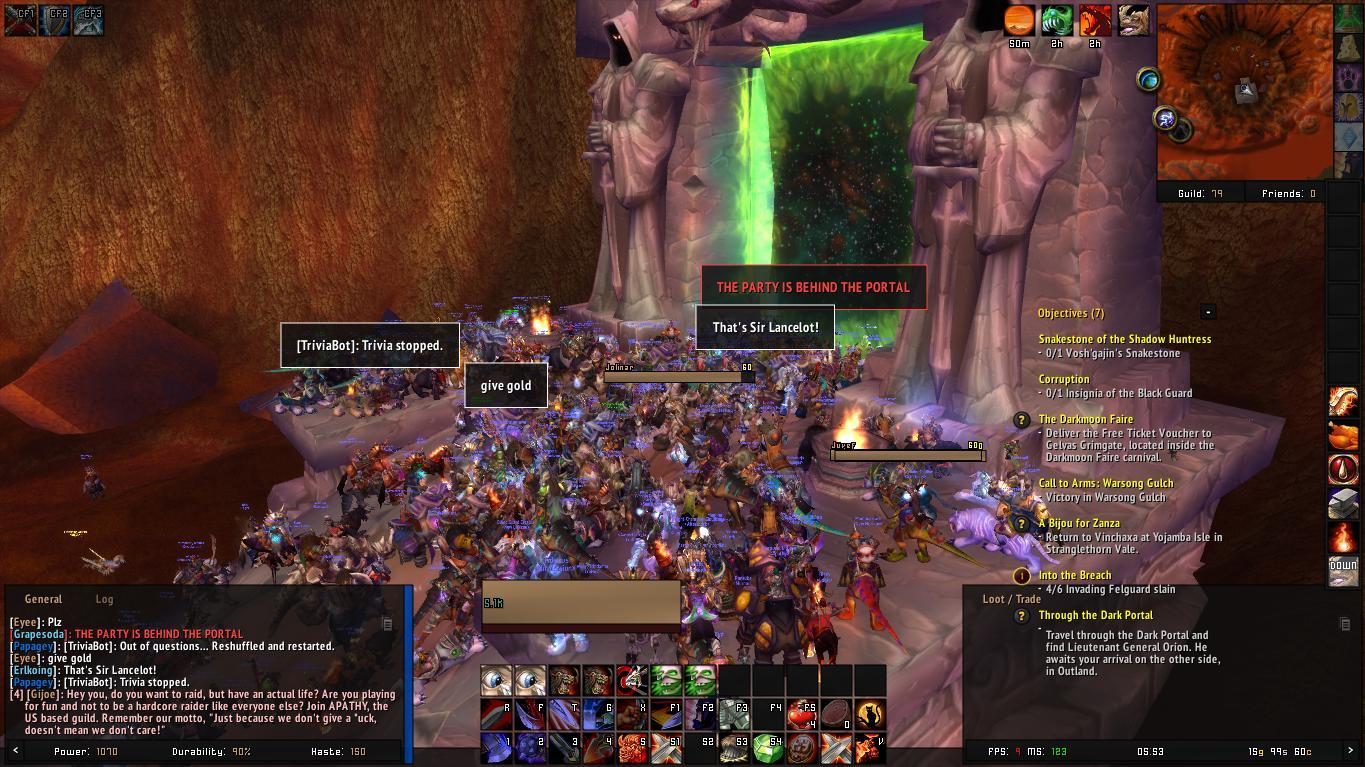
Task: Open the chat panel's small menu icon
Action: coord(387,624)
